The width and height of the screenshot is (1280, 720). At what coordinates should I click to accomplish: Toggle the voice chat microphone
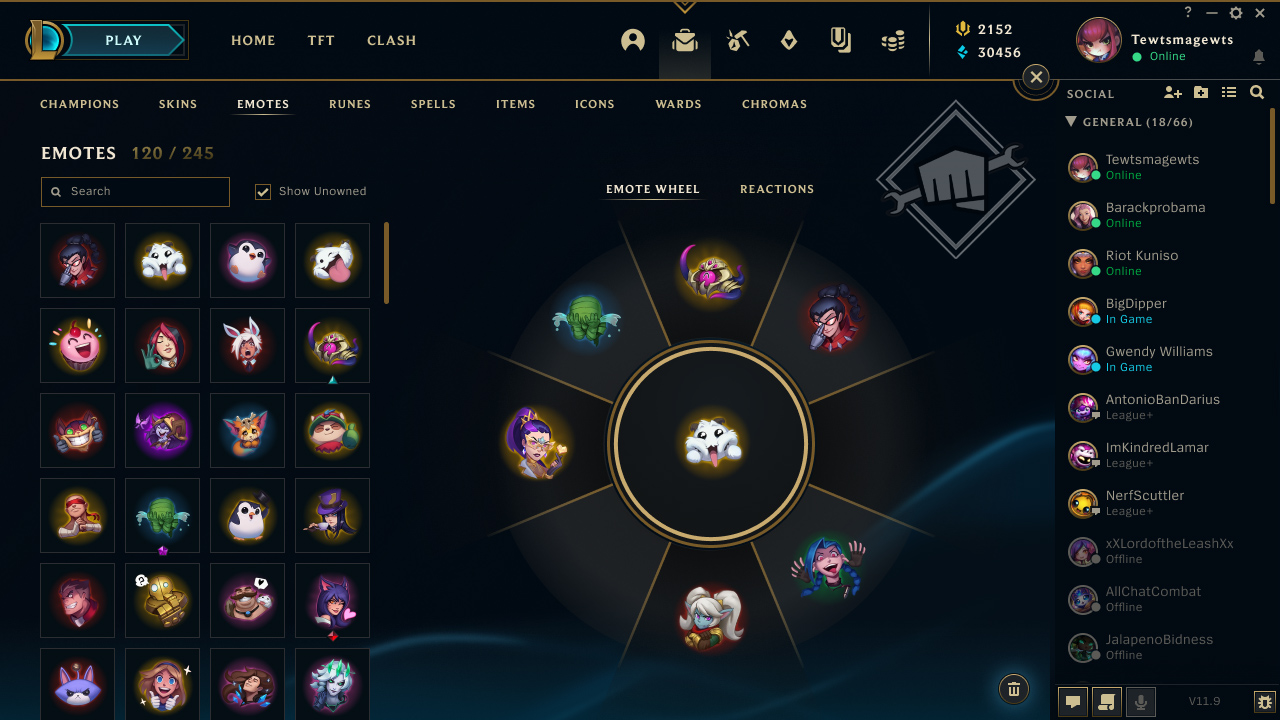(x=1142, y=701)
